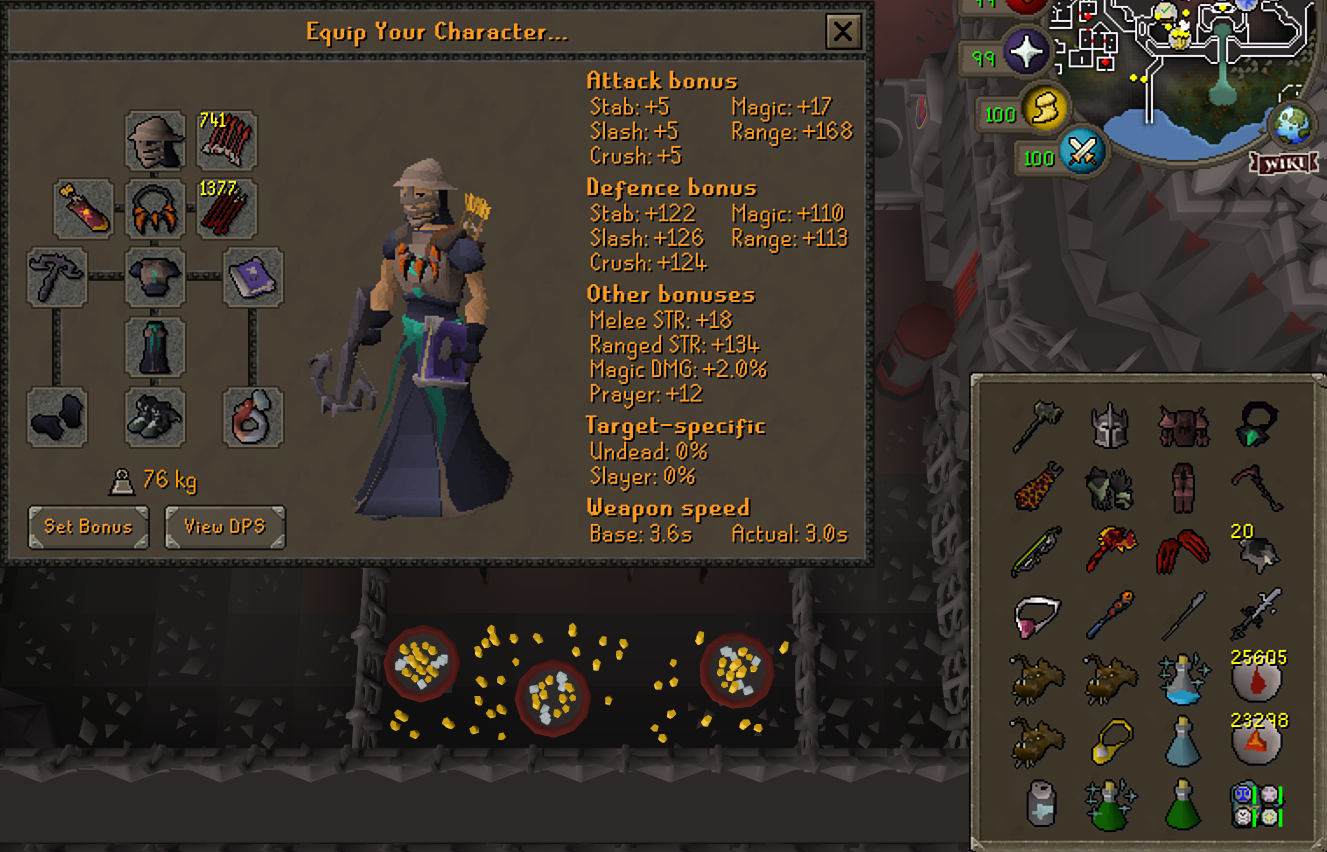Drink the blue prayer potion in inventory
Viewport: 1327px width, 852px height.
pyautogui.click(x=1183, y=742)
